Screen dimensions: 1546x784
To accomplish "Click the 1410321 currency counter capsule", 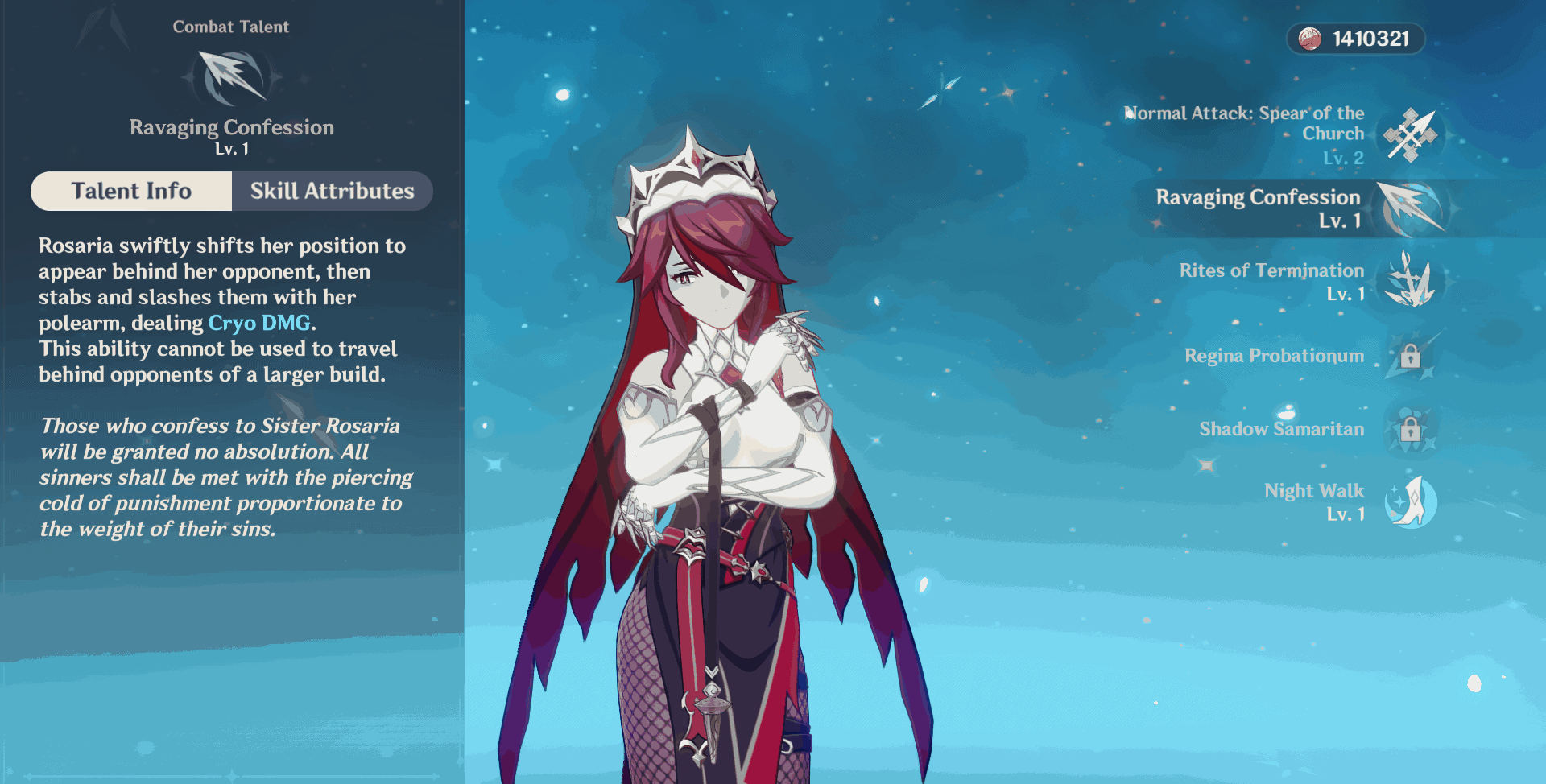I will click(1354, 37).
